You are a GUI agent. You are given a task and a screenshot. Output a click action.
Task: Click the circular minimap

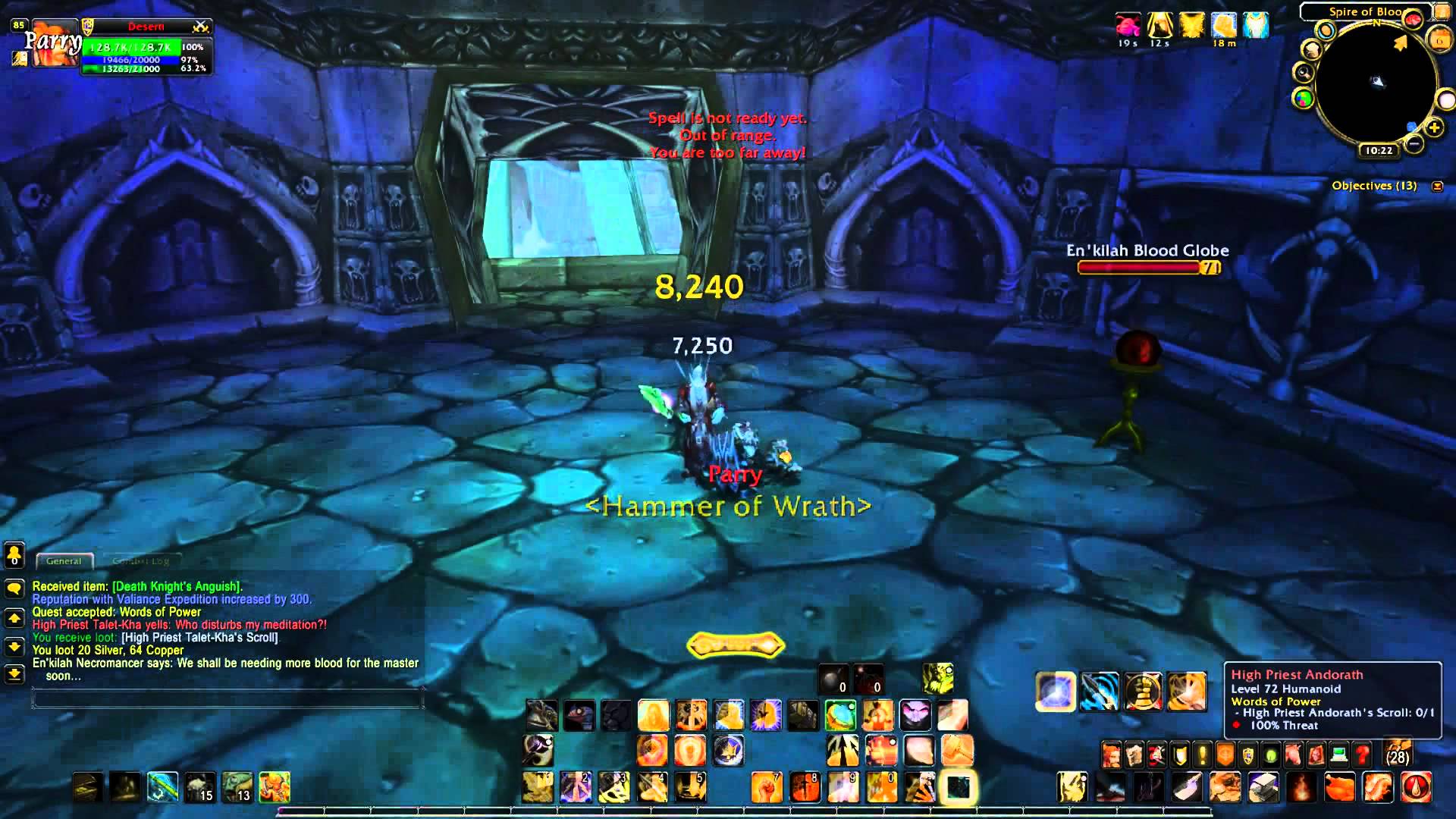tap(1376, 85)
